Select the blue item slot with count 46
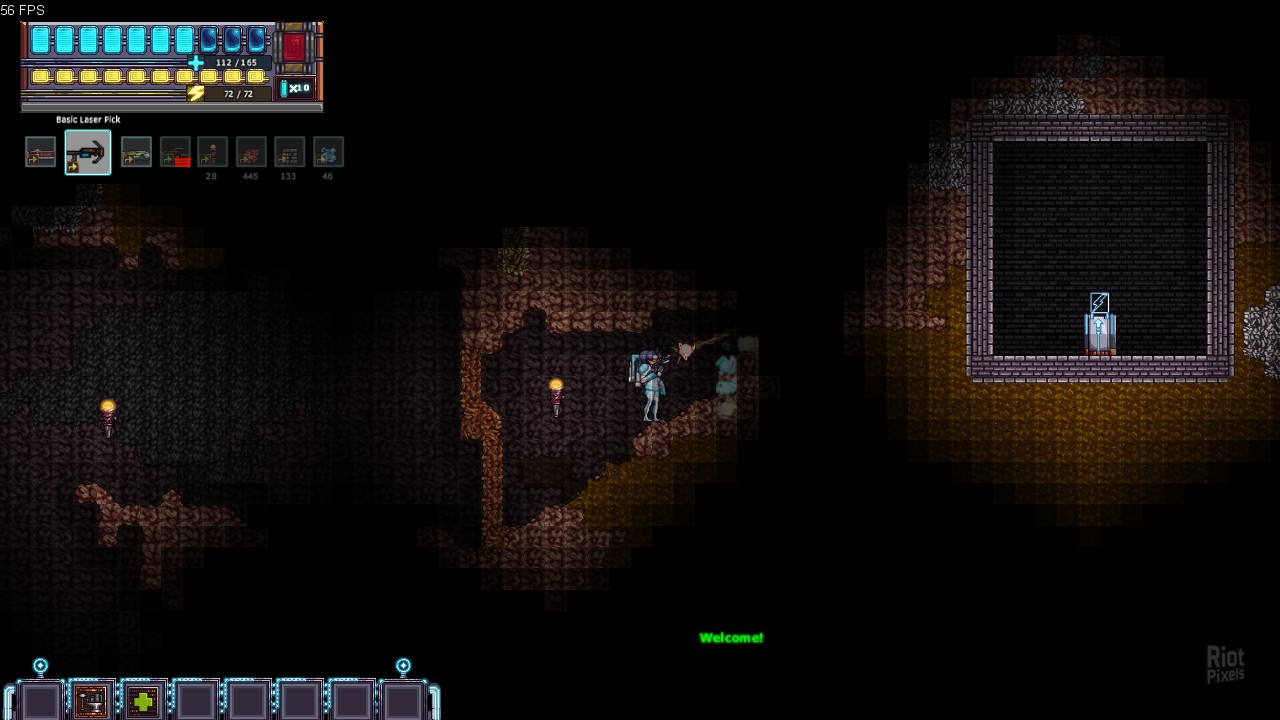The width and height of the screenshot is (1280, 720). (328, 152)
